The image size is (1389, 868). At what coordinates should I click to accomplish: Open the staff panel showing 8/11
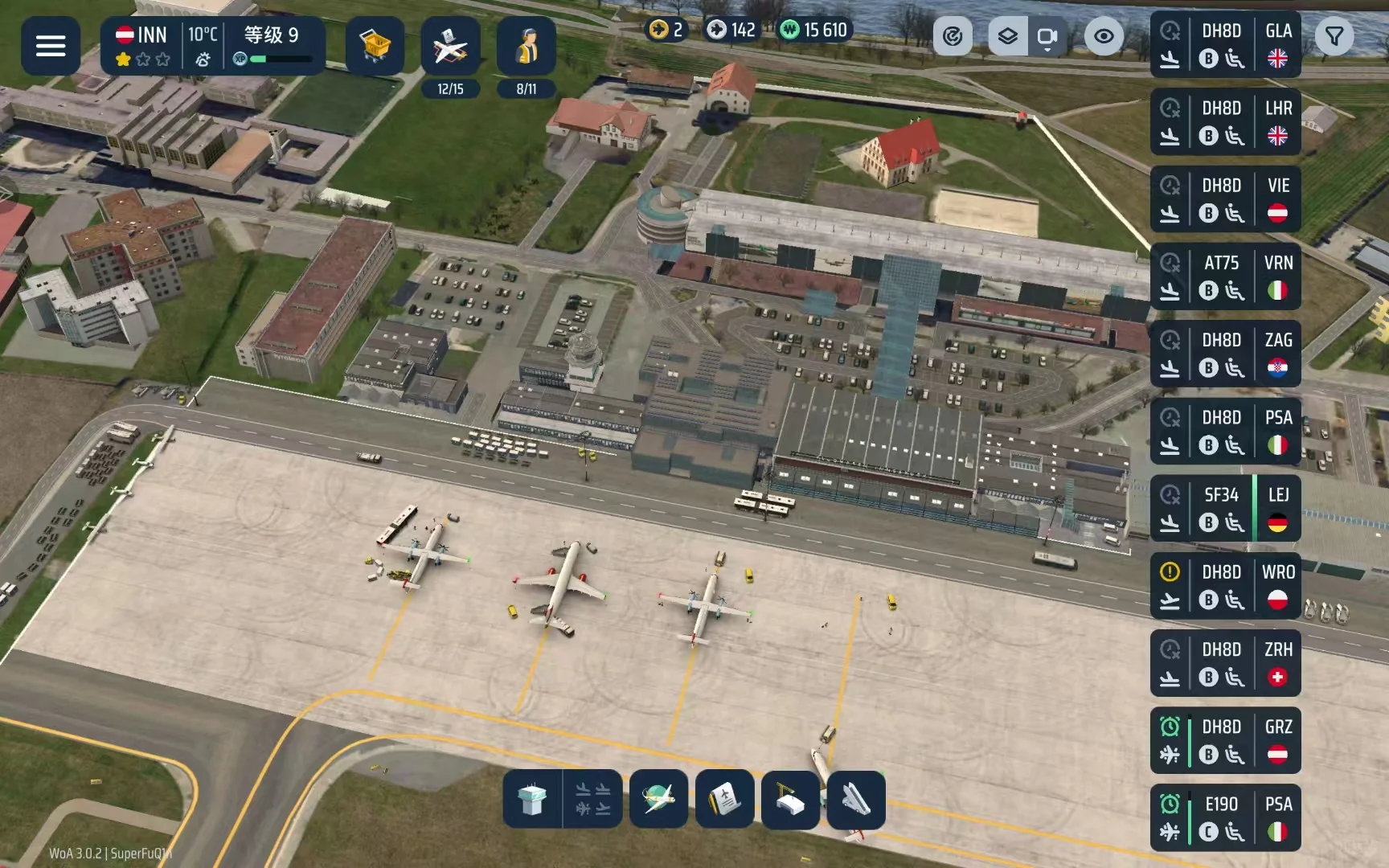(526, 47)
